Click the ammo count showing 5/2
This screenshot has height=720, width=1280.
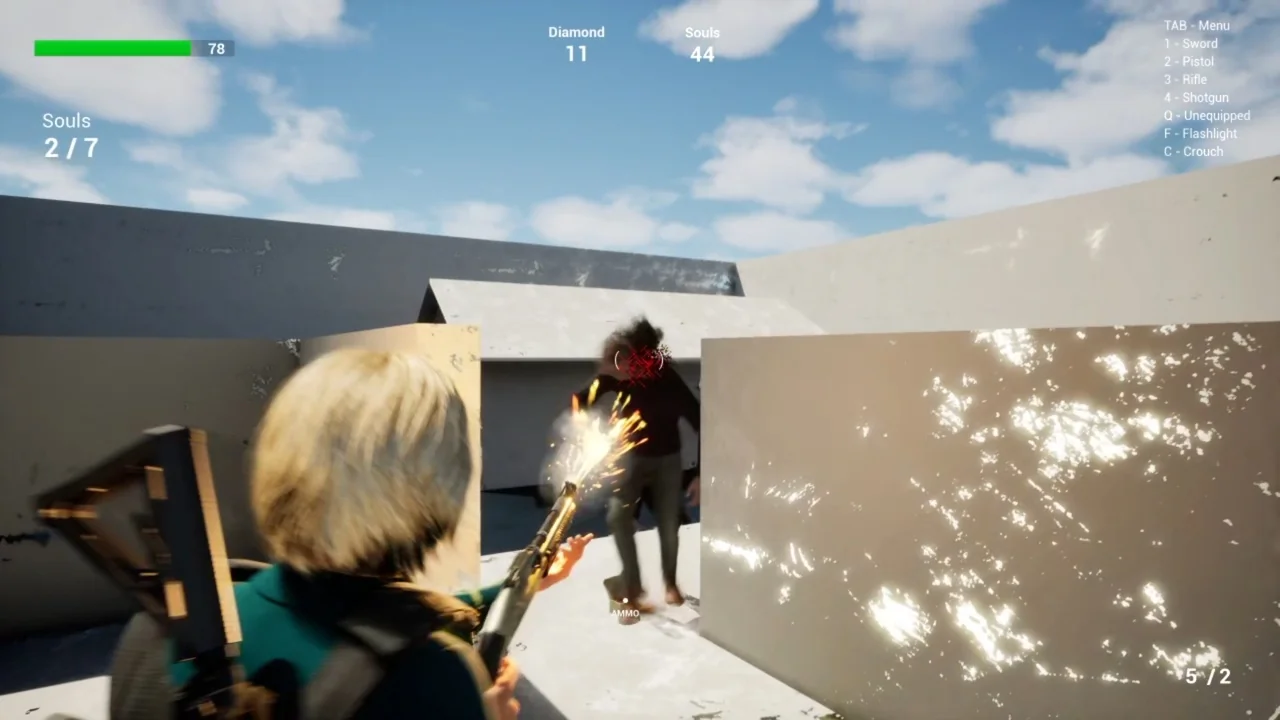[1209, 677]
